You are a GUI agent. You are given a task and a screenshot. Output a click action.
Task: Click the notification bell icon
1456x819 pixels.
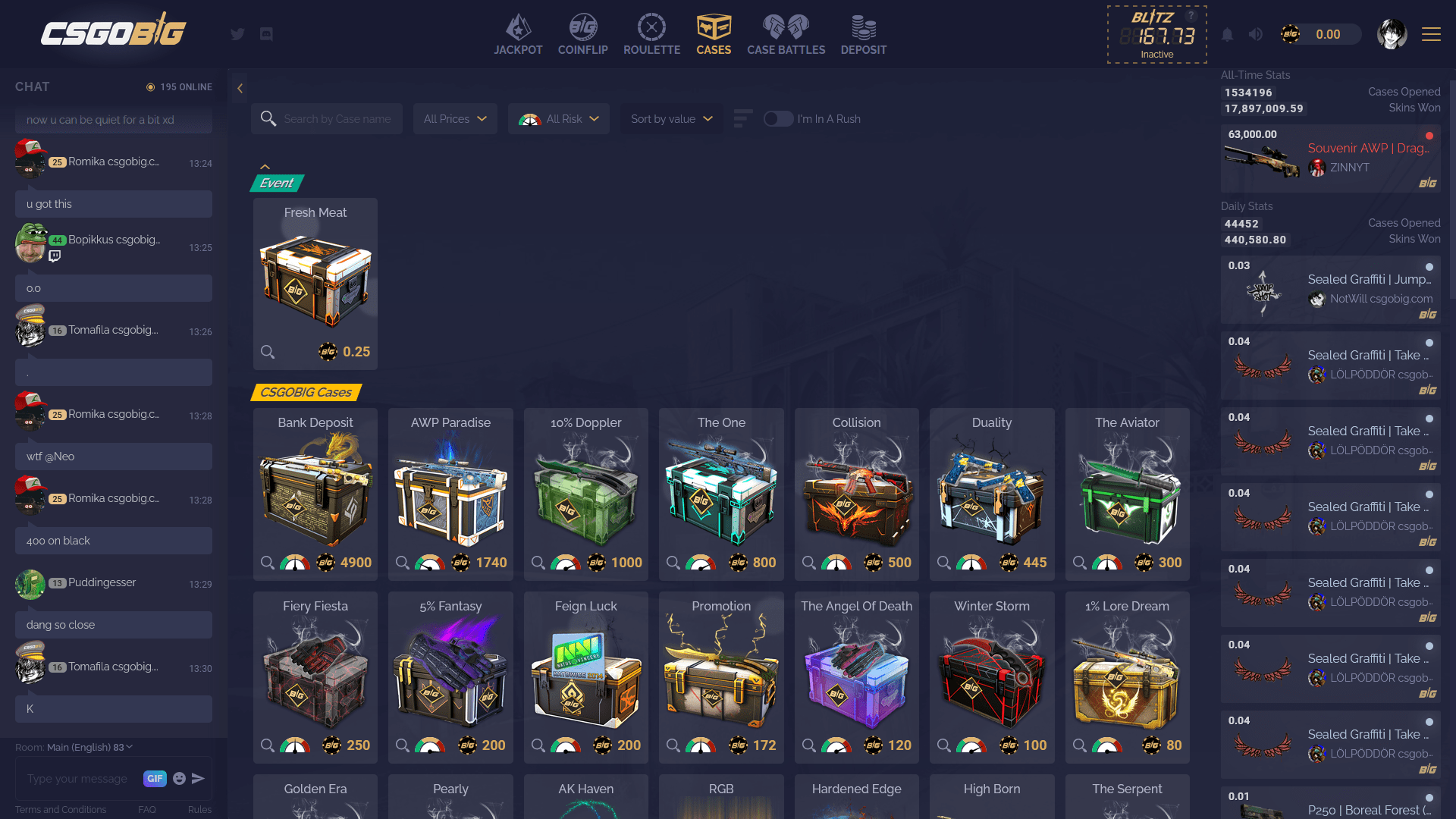click(1228, 34)
